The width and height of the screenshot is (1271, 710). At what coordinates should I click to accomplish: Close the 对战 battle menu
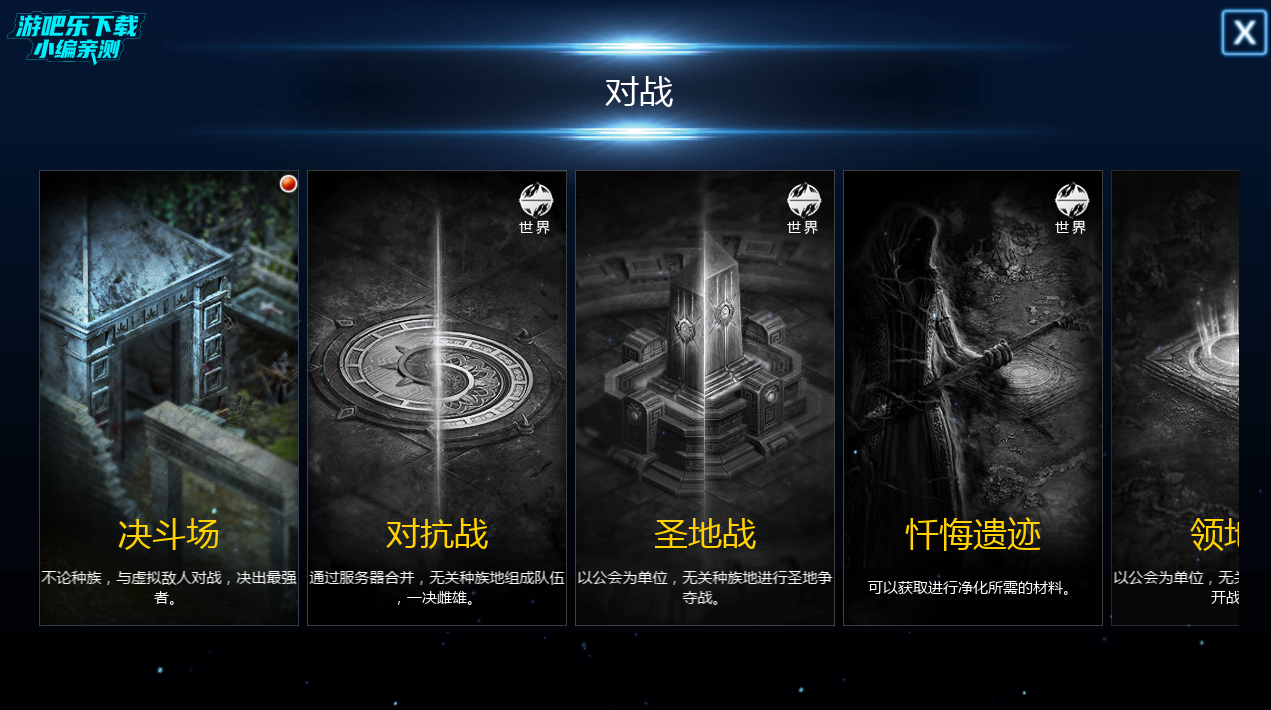(x=1244, y=32)
